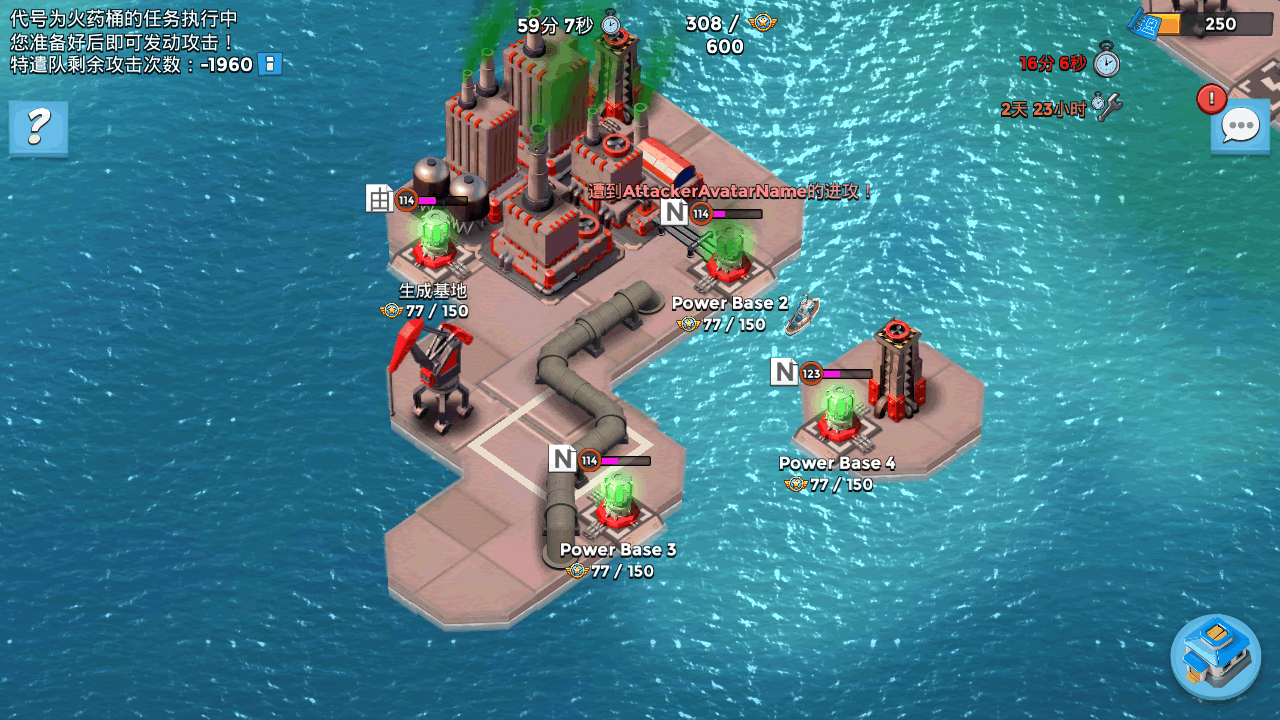
Task: Return to home base via building button
Action: (x=1215, y=656)
